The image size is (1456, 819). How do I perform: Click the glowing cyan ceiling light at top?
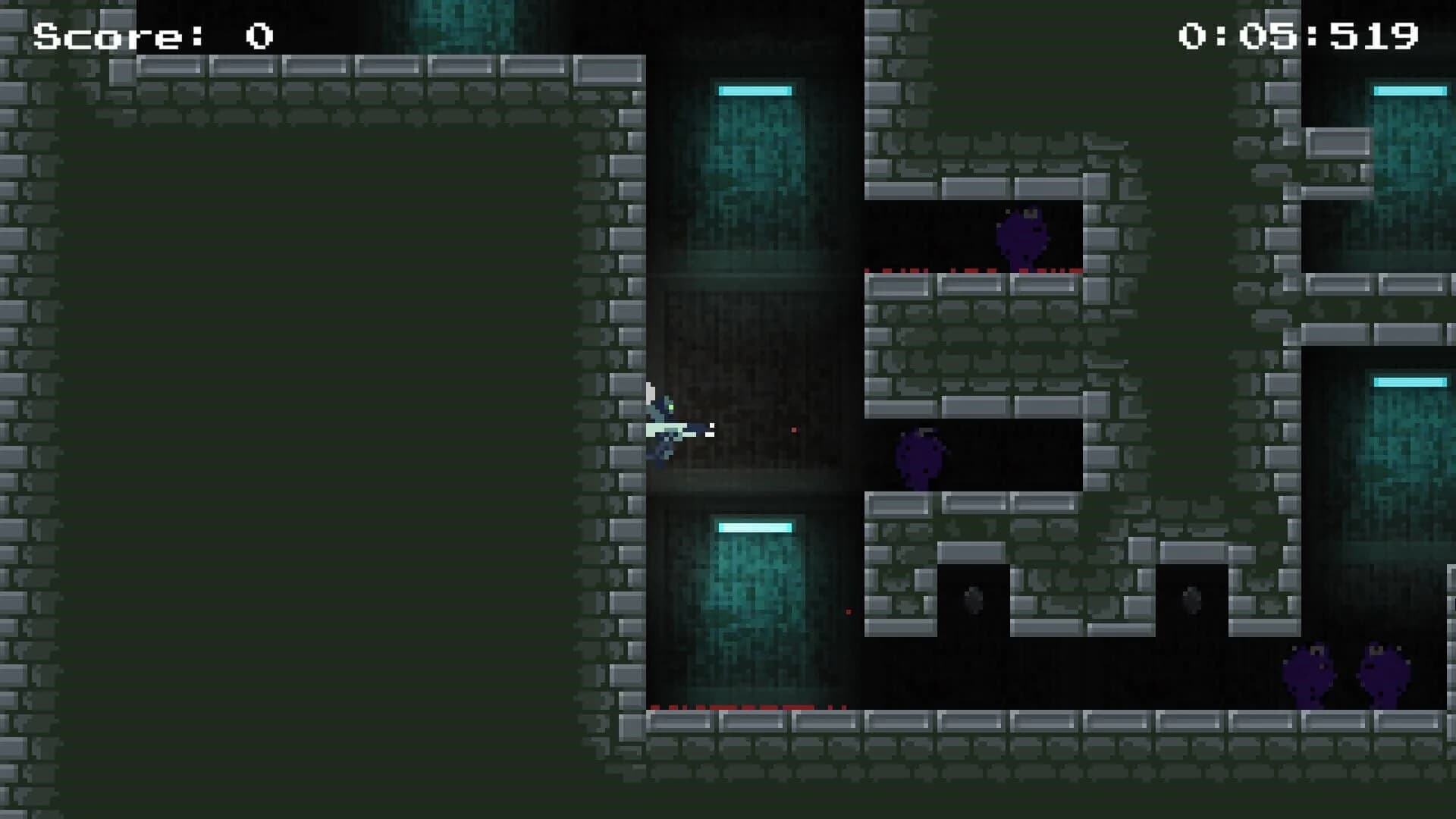755,89
